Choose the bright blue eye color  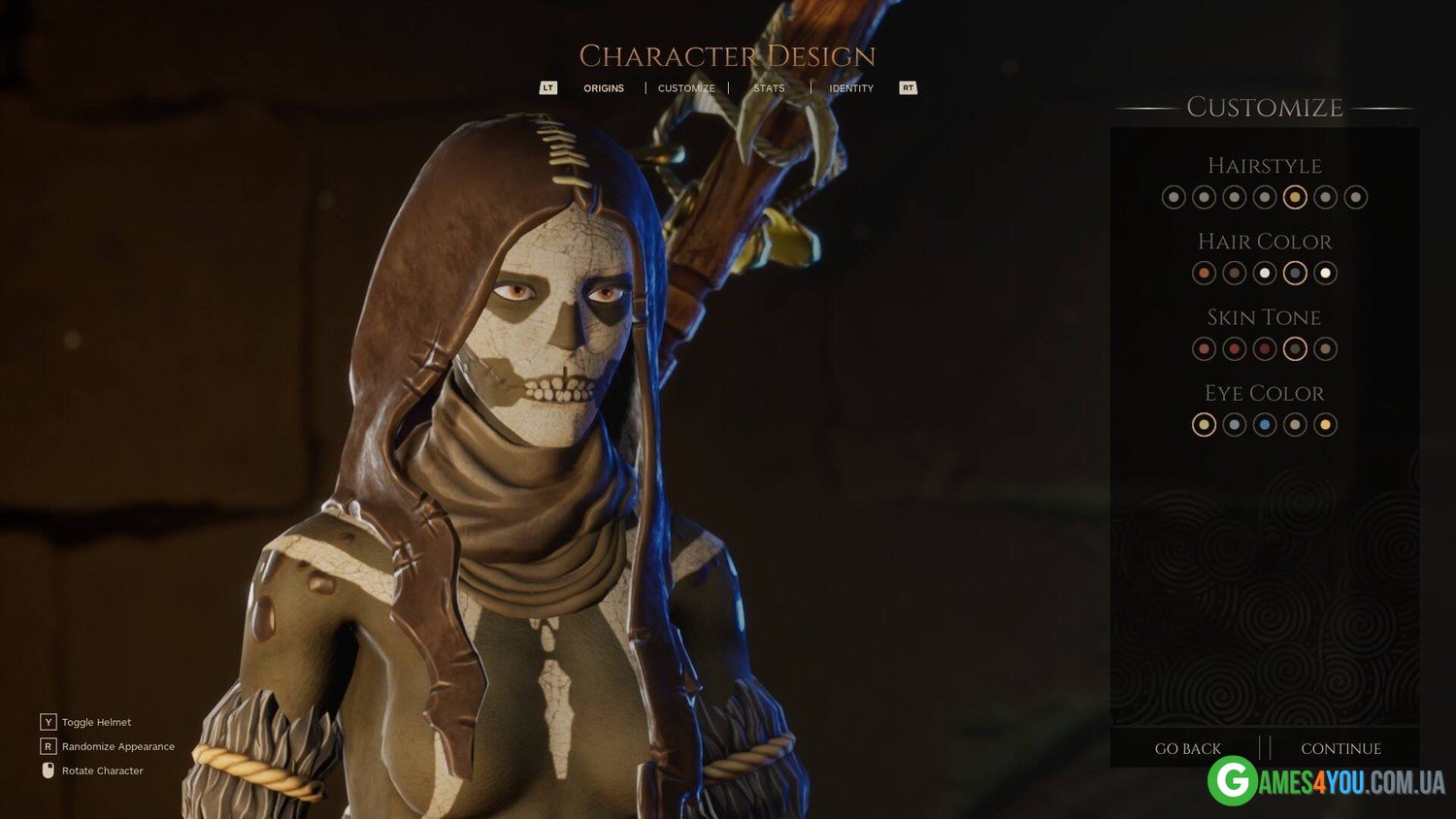(1265, 424)
